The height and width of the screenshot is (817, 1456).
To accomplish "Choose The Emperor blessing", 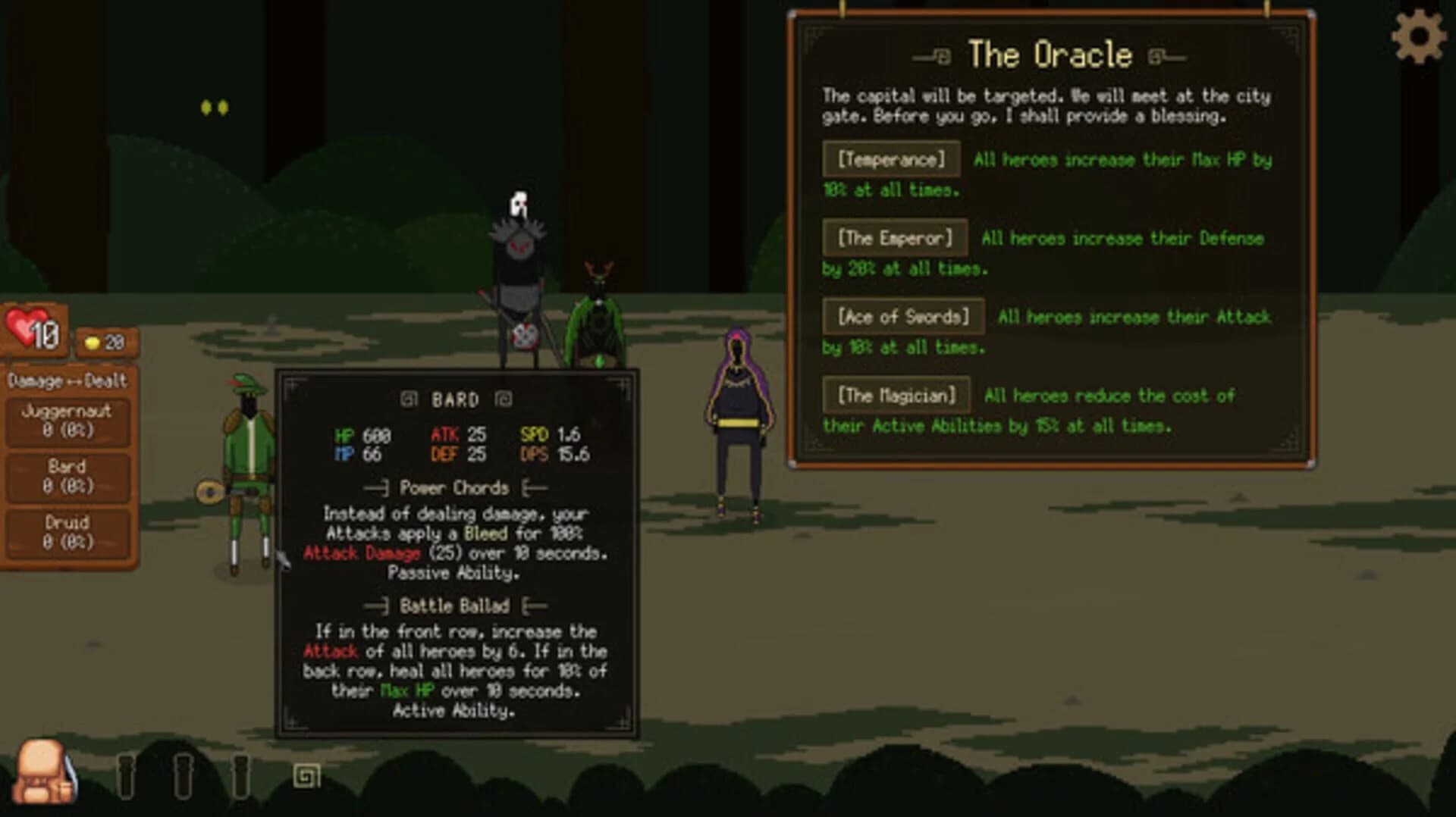I will 896,238.
